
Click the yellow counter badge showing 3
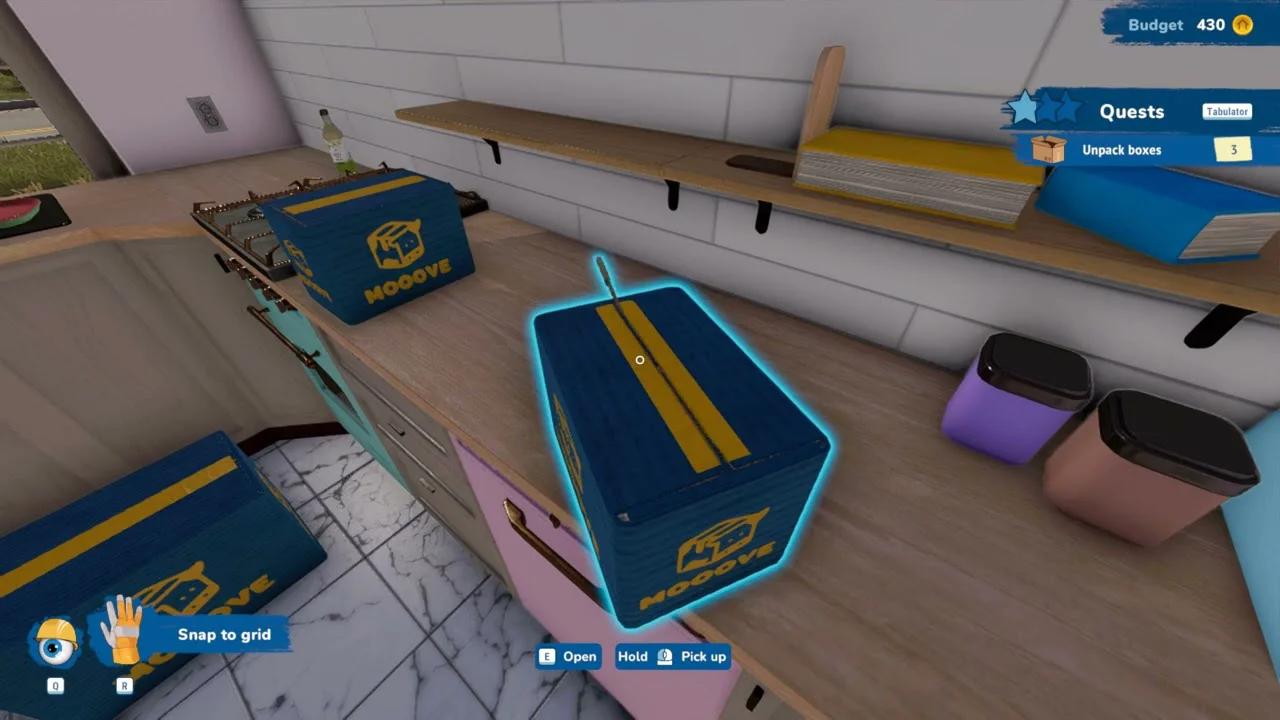(1233, 149)
